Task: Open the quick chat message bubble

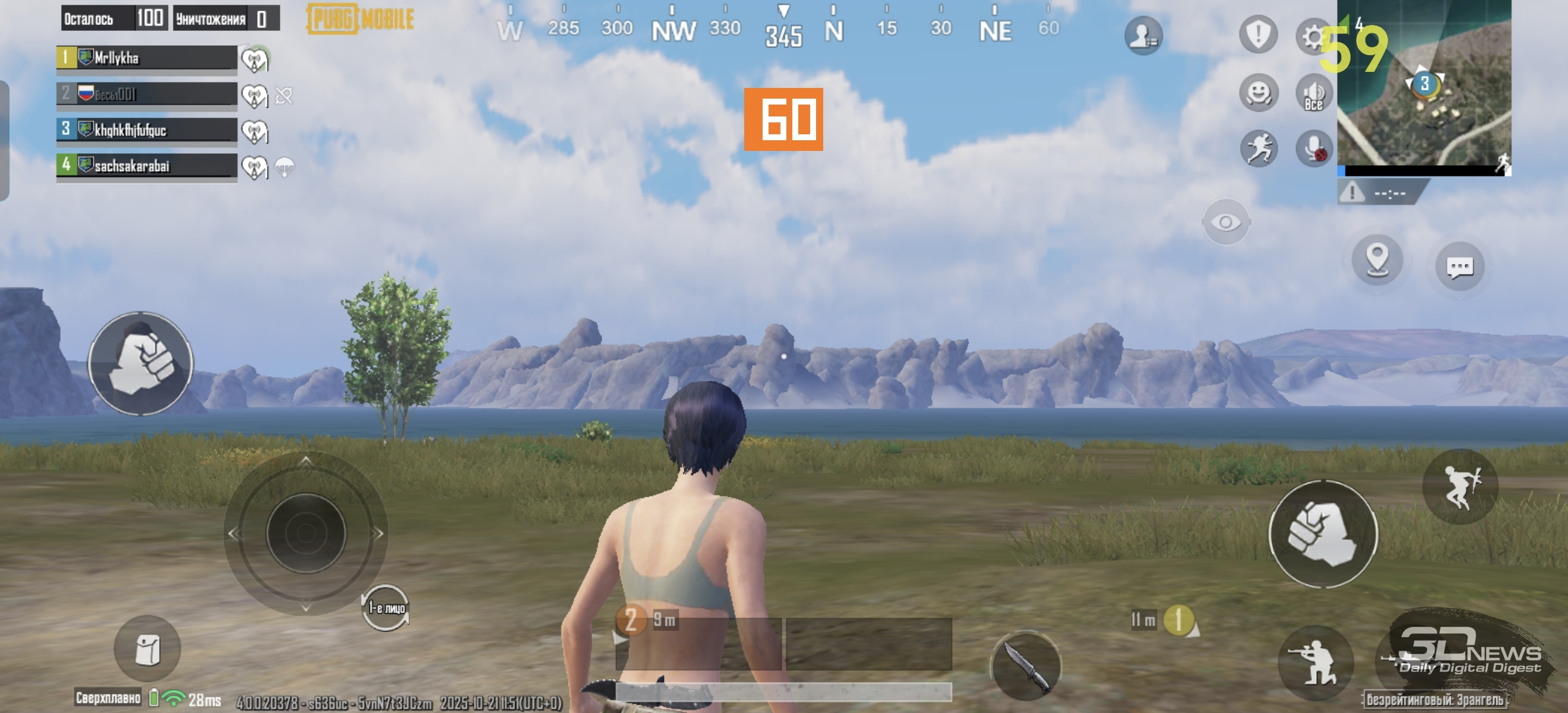Action: coord(1459,266)
